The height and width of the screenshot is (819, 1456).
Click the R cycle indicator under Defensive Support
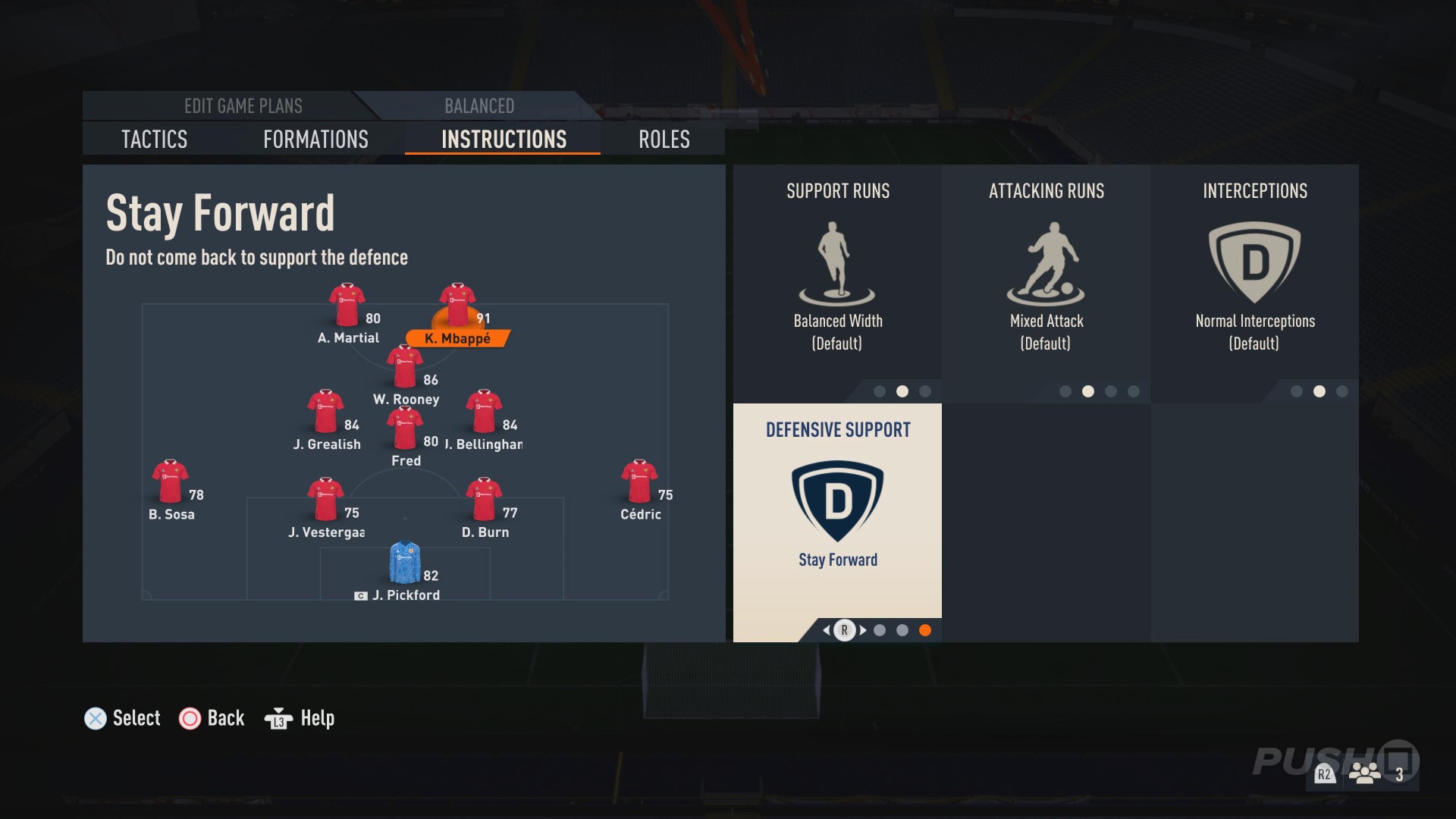coord(844,629)
